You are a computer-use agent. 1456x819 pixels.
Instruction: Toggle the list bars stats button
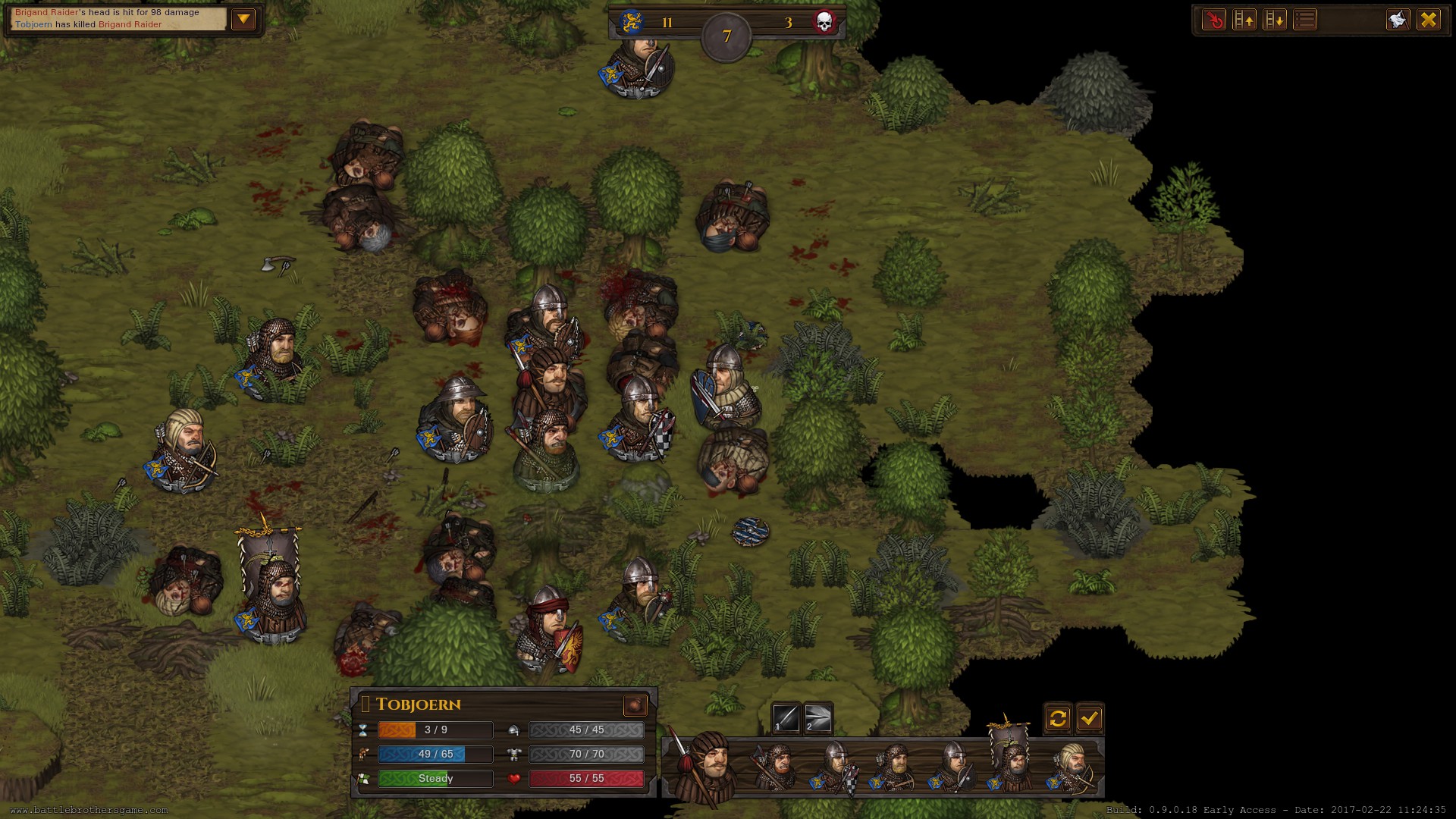pyautogui.click(x=1305, y=20)
